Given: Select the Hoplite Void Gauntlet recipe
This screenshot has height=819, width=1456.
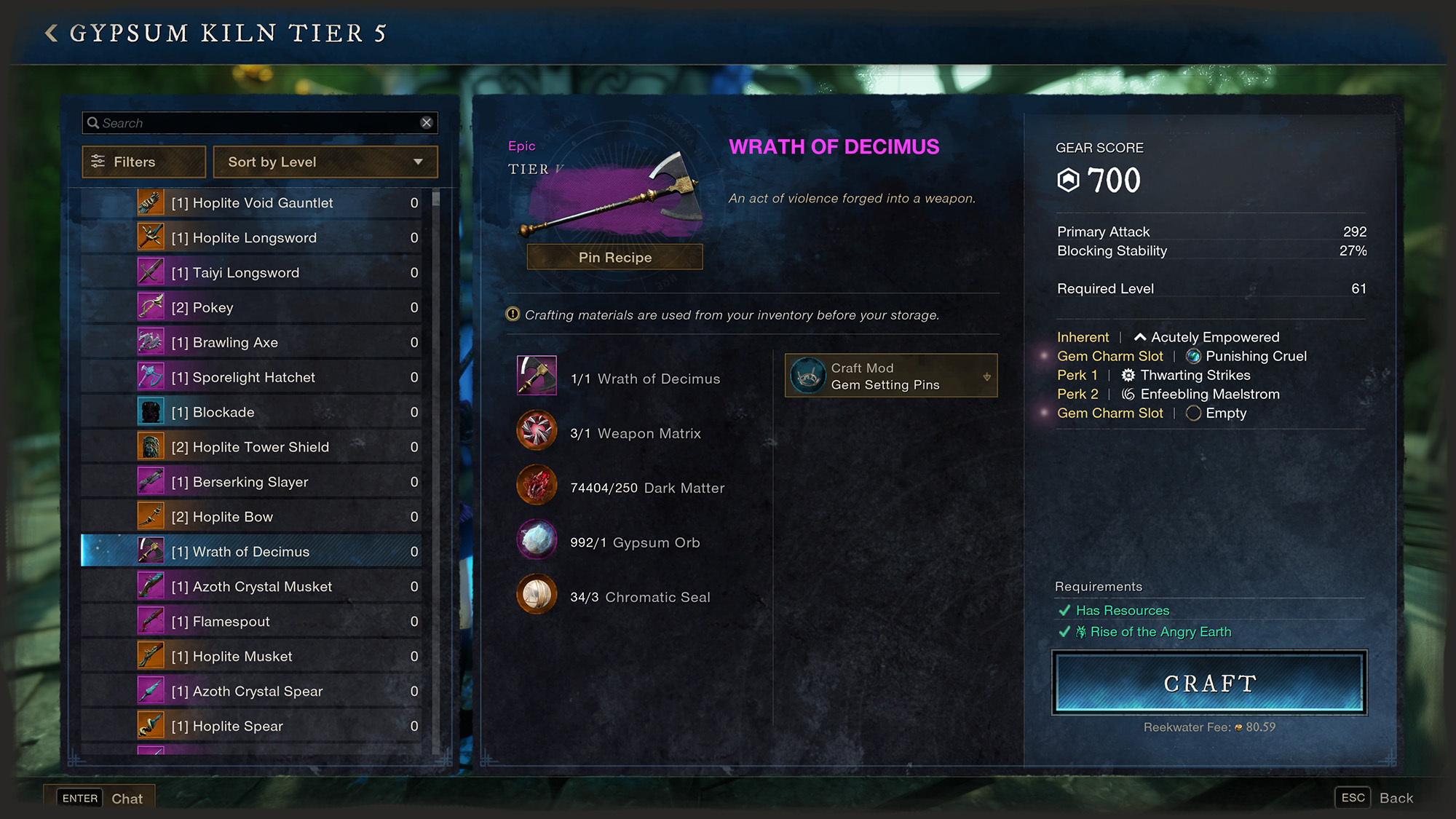Looking at the screenshot, I should pyautogui.click(x=252, y=203).
